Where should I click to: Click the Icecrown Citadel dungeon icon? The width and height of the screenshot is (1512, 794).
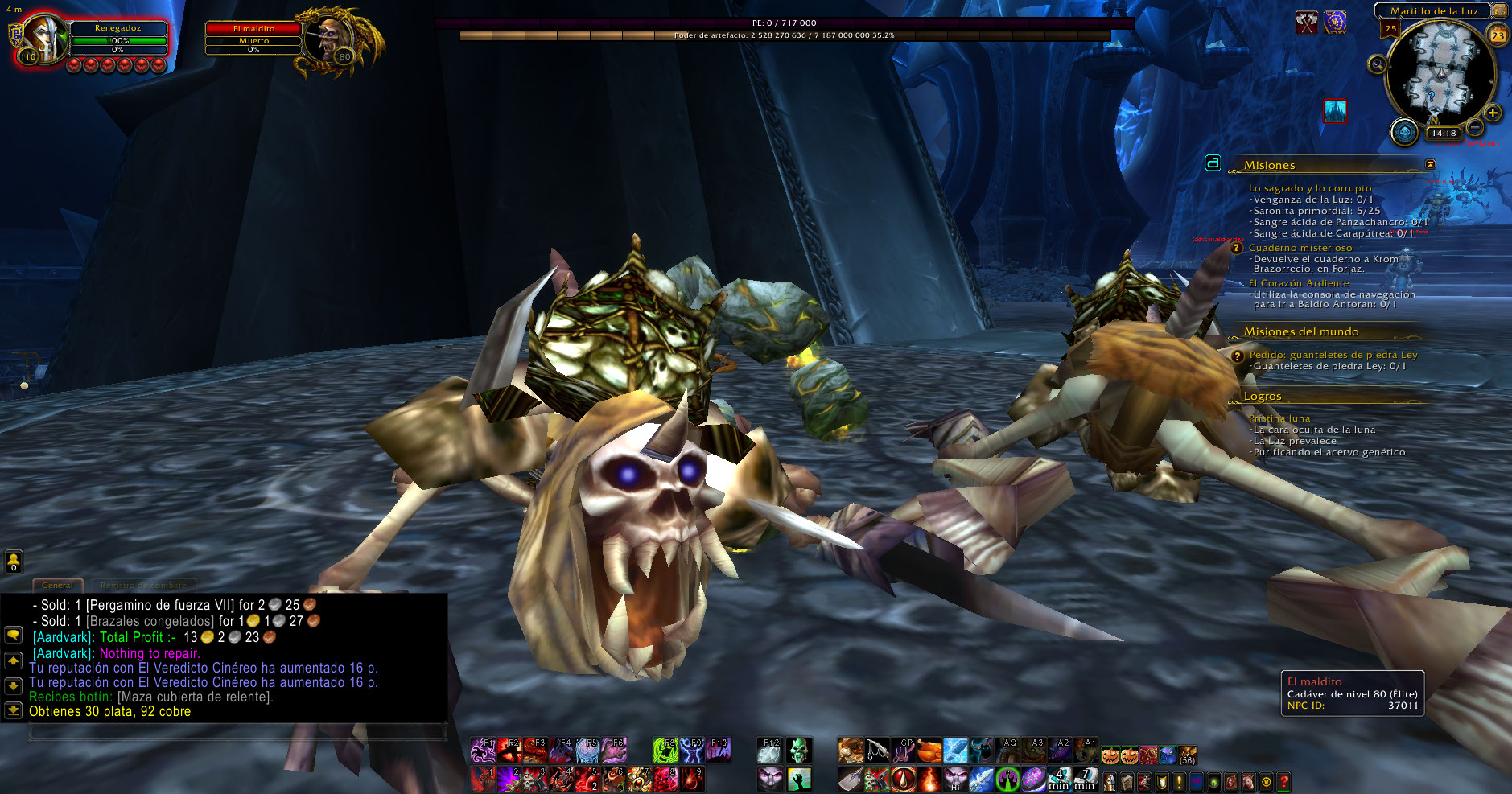(1335, 110)
